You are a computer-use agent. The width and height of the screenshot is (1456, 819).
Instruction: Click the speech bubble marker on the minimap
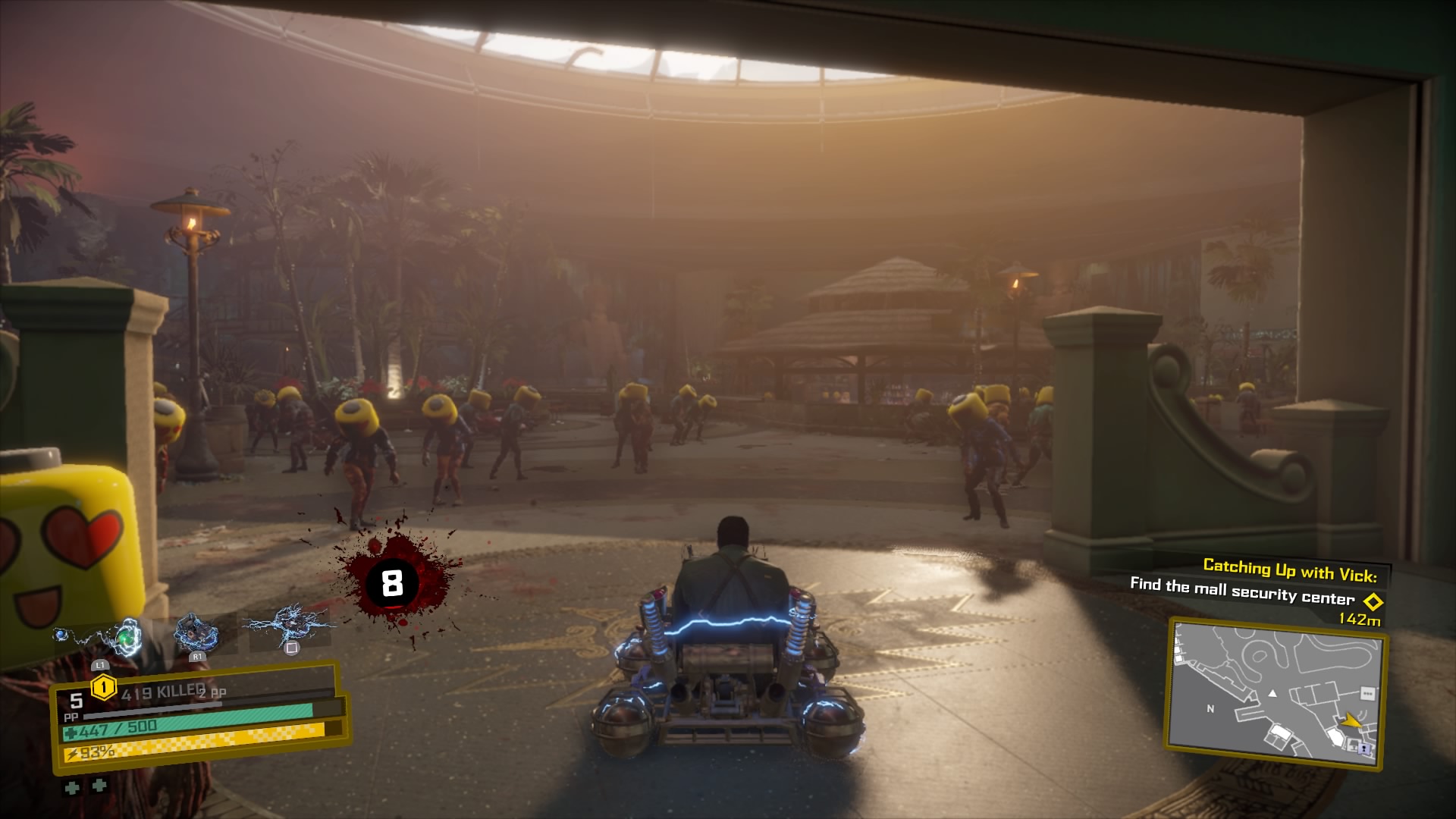[1367, 693]
